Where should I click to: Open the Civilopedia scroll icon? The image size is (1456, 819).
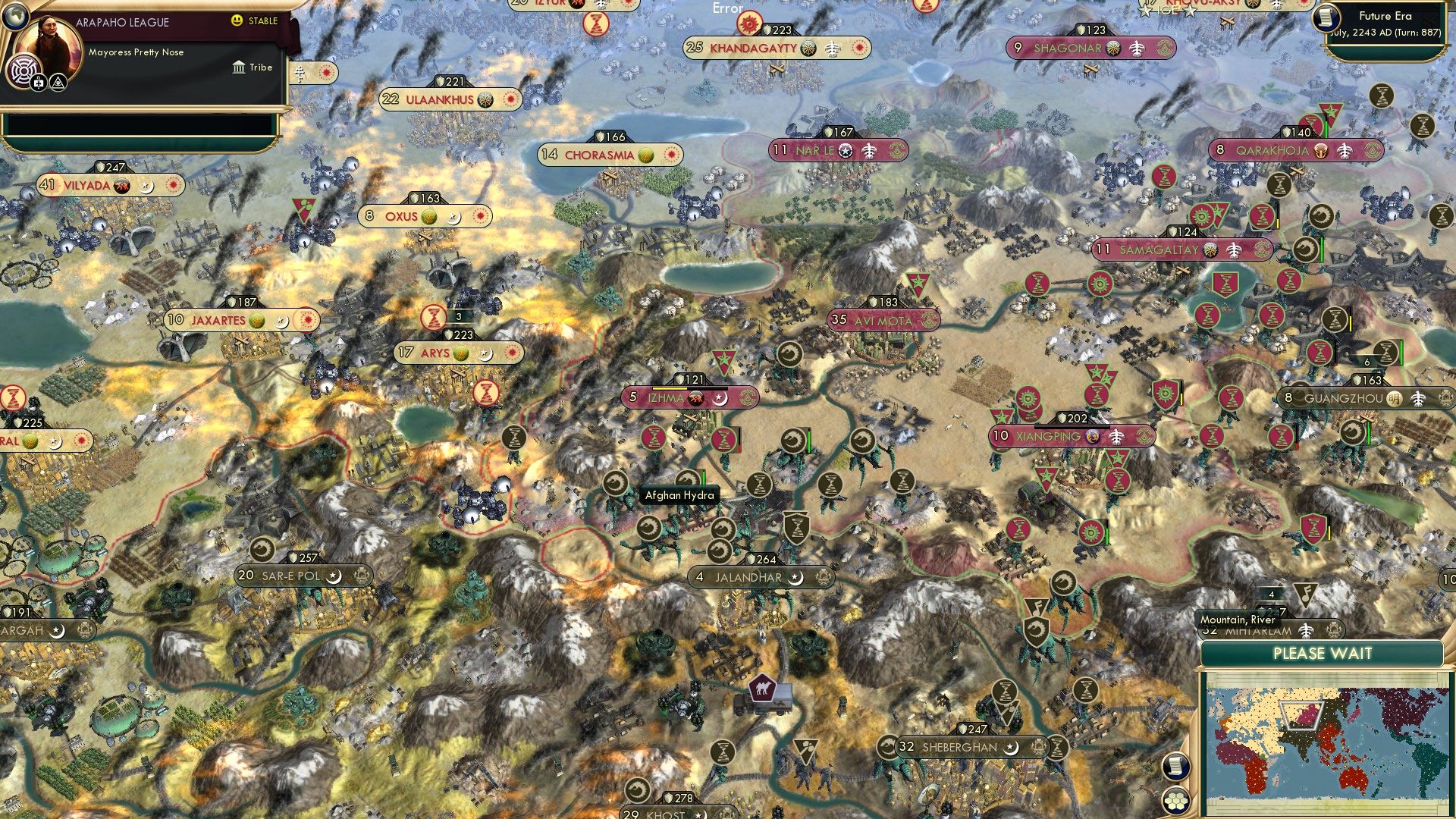[1175, 766]
